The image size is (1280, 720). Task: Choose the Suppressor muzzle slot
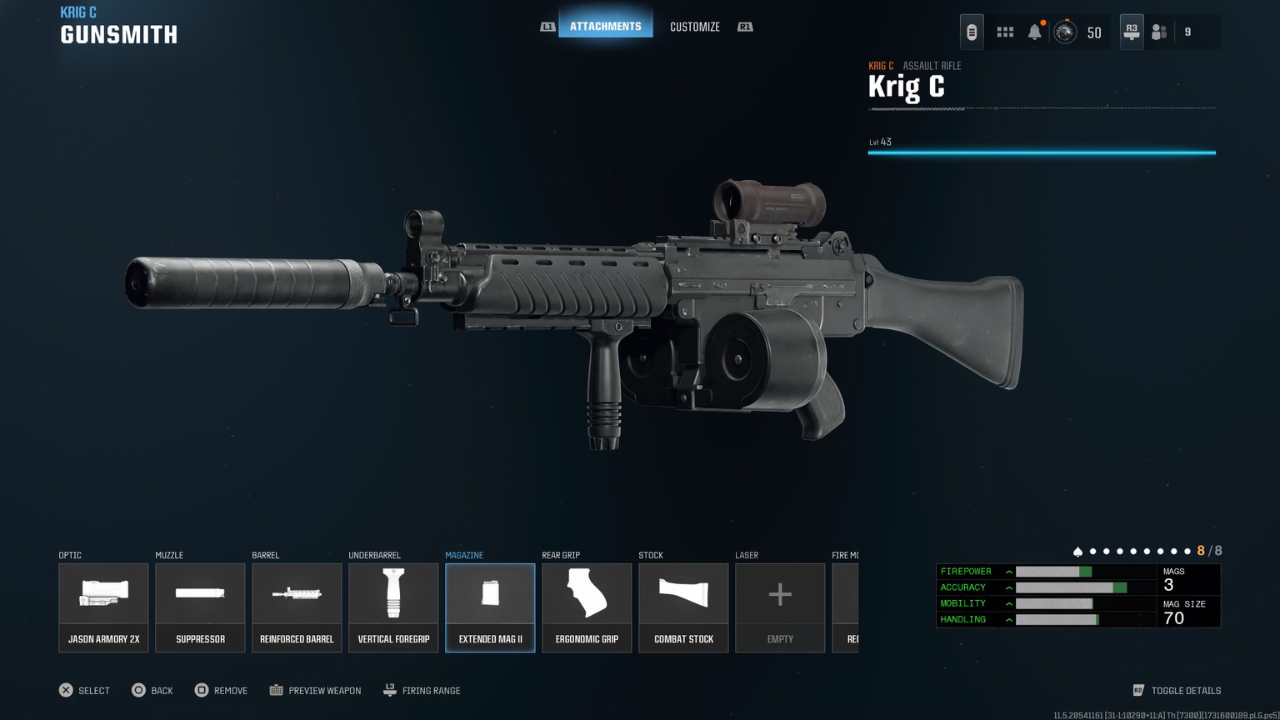pyautogui.click(x=200, y=607)
